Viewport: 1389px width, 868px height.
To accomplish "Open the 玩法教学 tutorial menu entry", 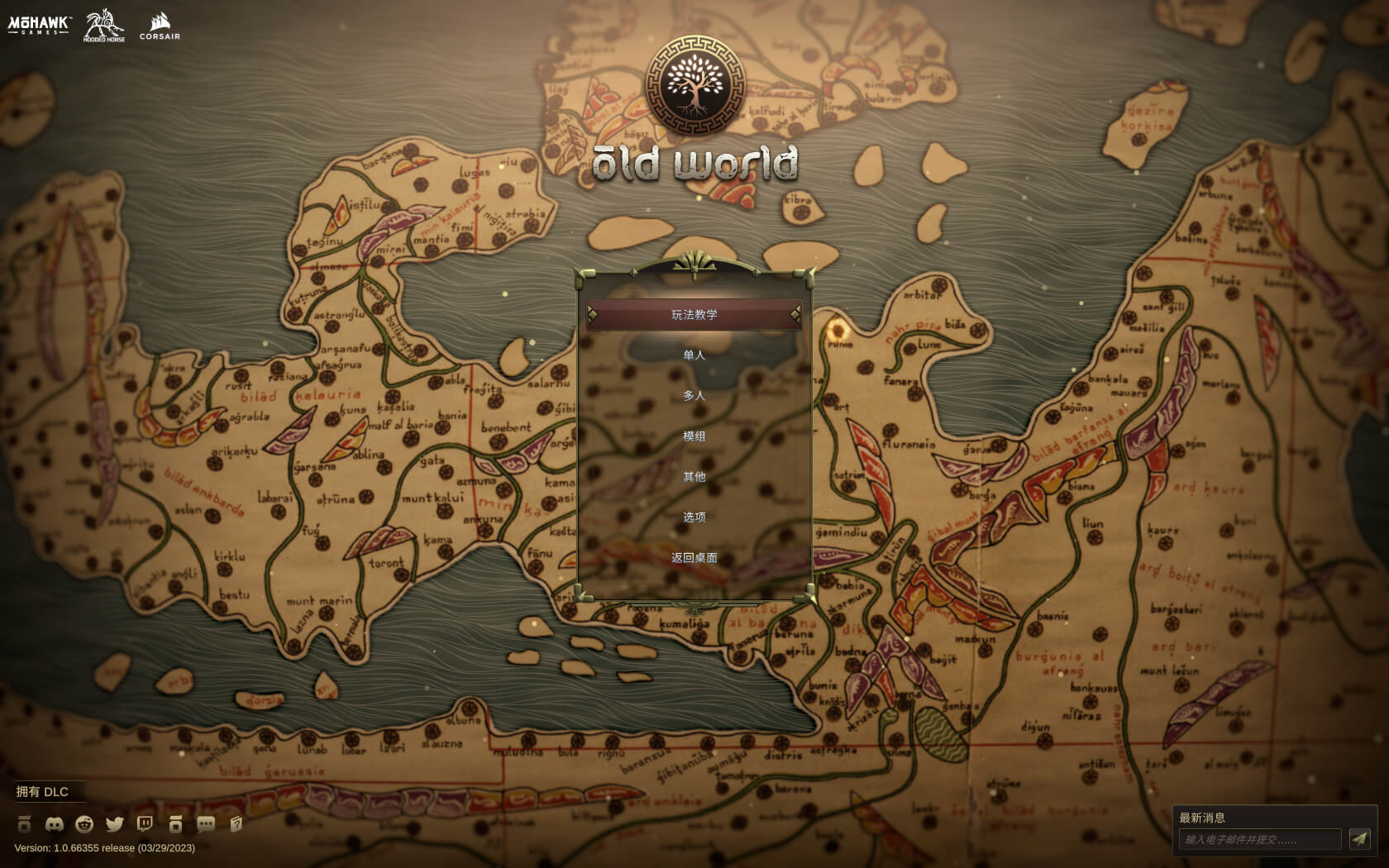I will tap(694, 315).
